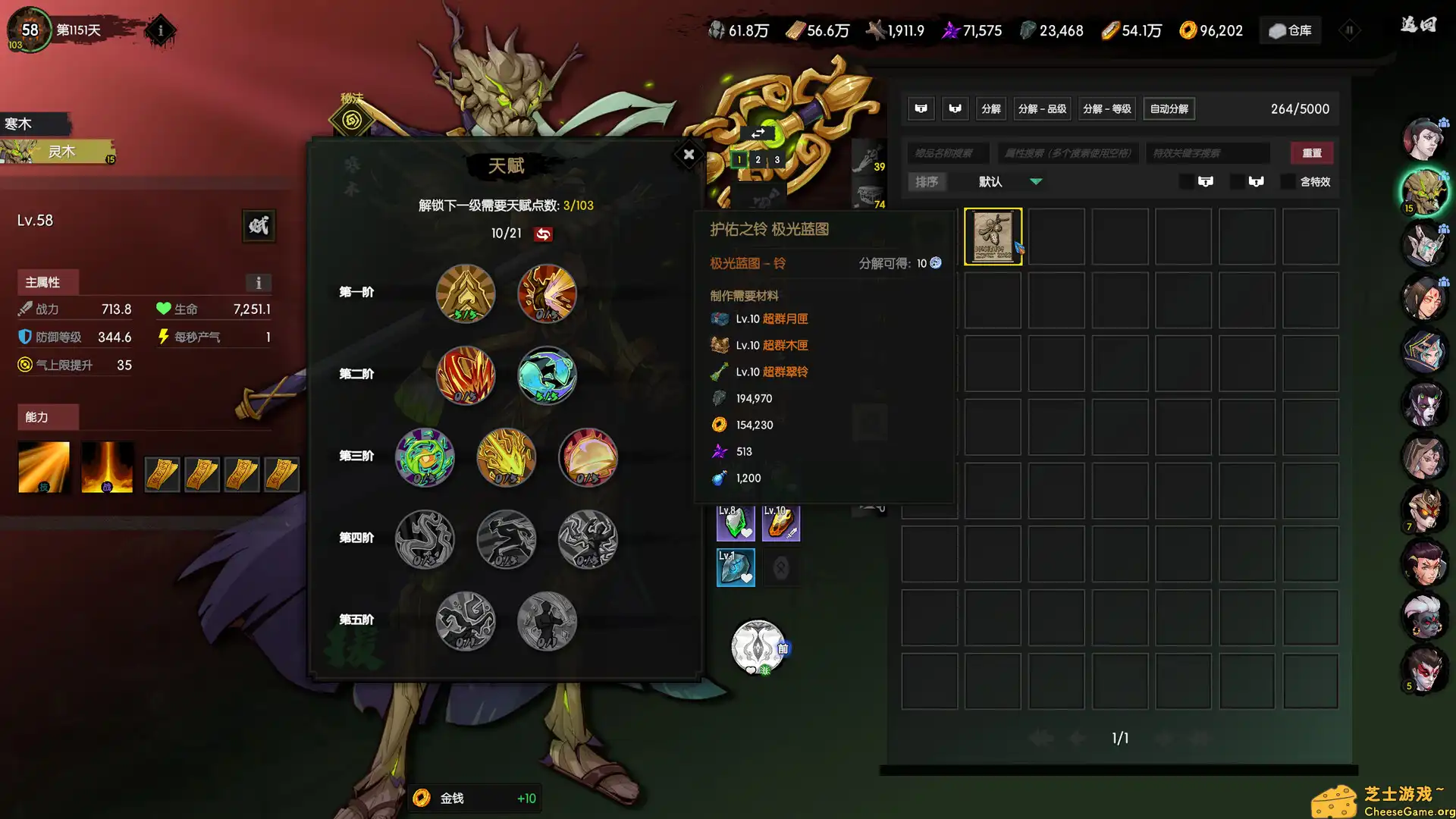Click the first 第一阶 talent icon

(x=465, y=293)
